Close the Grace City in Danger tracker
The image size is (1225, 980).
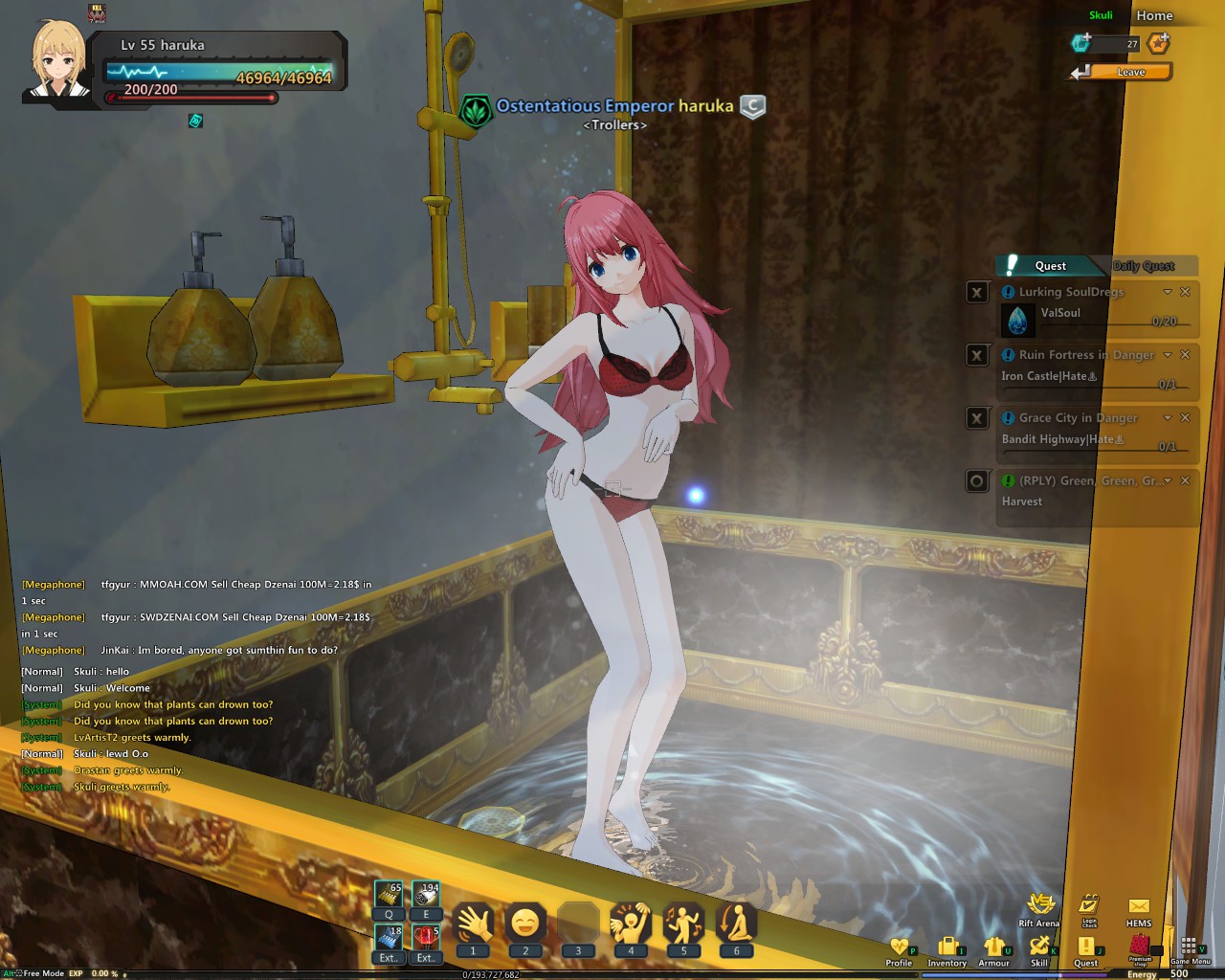[1185, 417]
